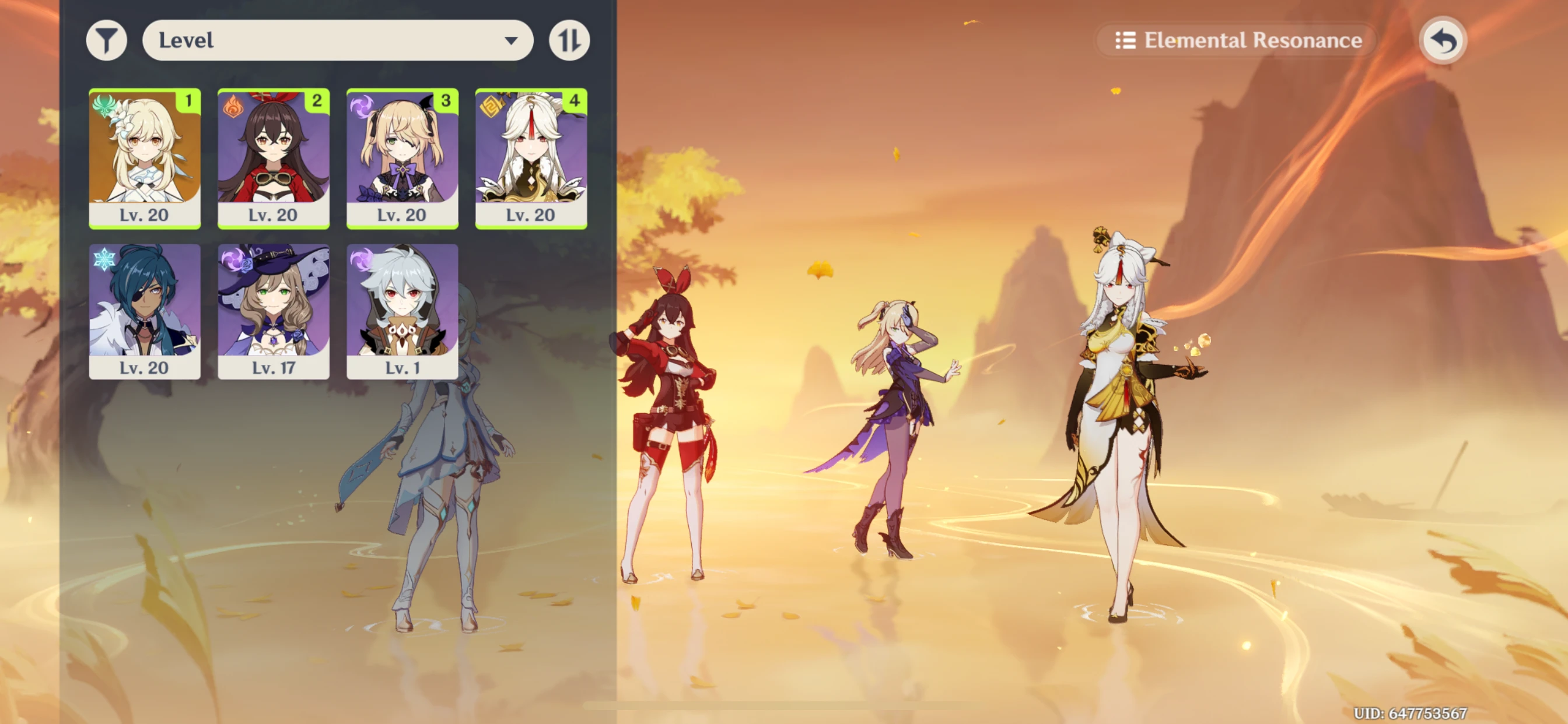Viewport: 1568px width, 724px height.
Task: Toggle the sort order icon
Action: click(569, 40)
